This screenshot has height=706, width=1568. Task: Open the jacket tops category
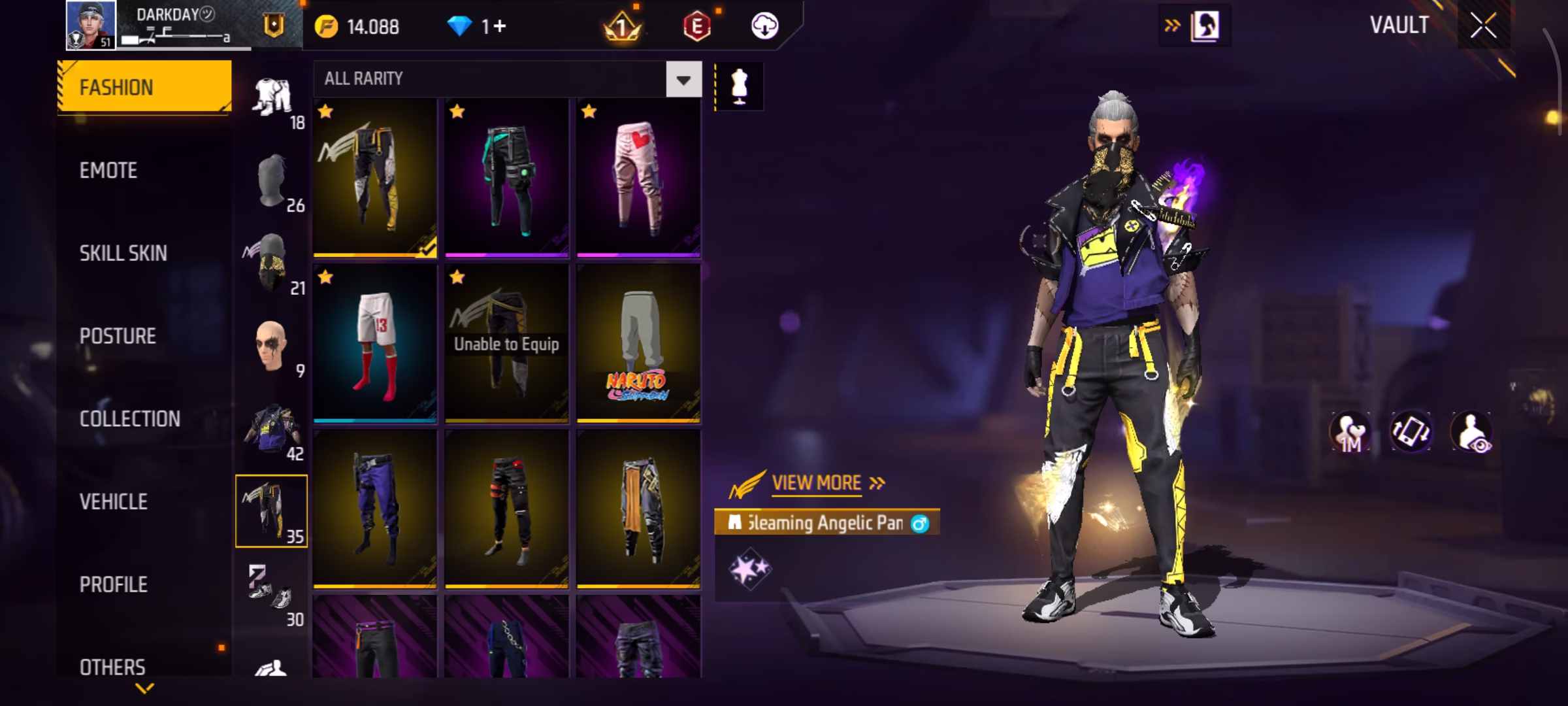[x=271, y=428]
